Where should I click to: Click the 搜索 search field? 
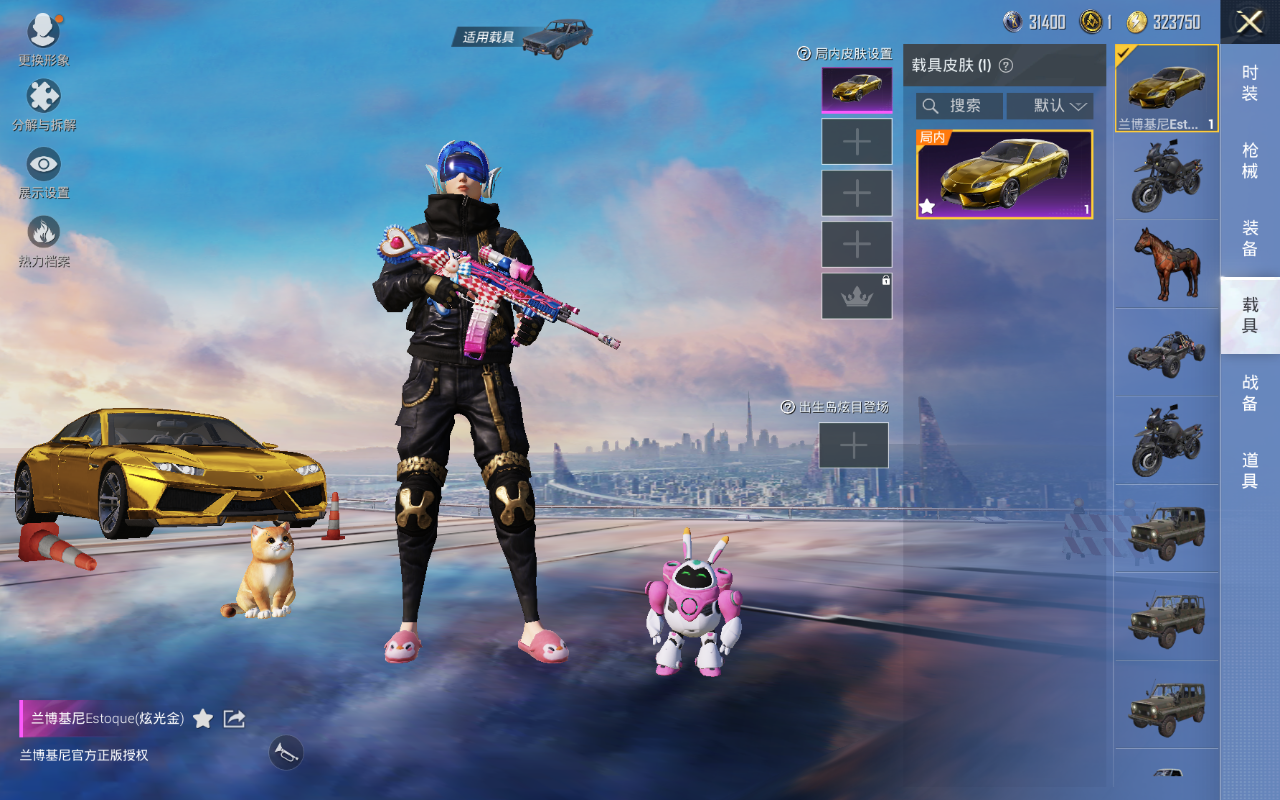[x=959, y=106]
